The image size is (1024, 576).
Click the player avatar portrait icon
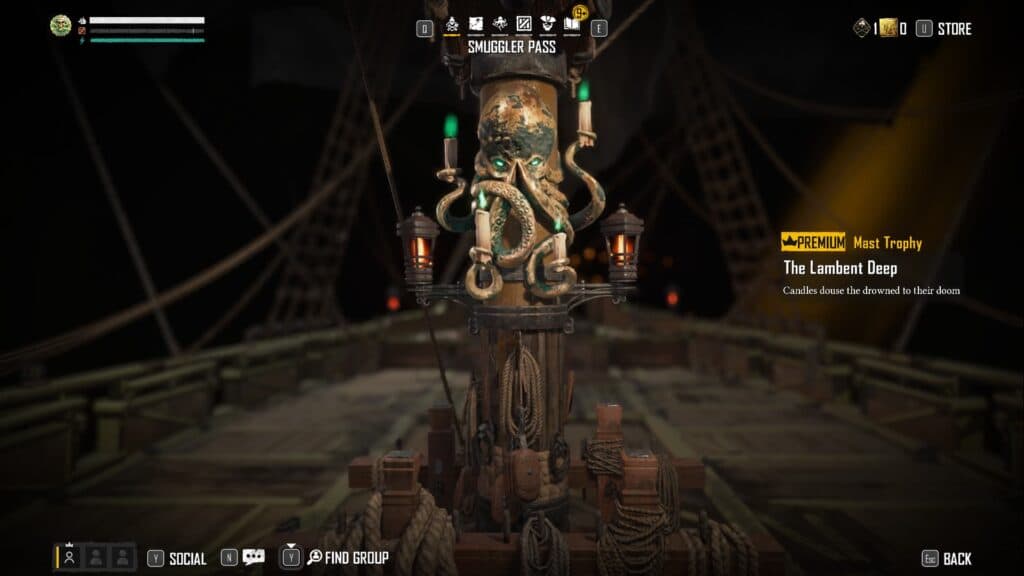click(61, 25)
